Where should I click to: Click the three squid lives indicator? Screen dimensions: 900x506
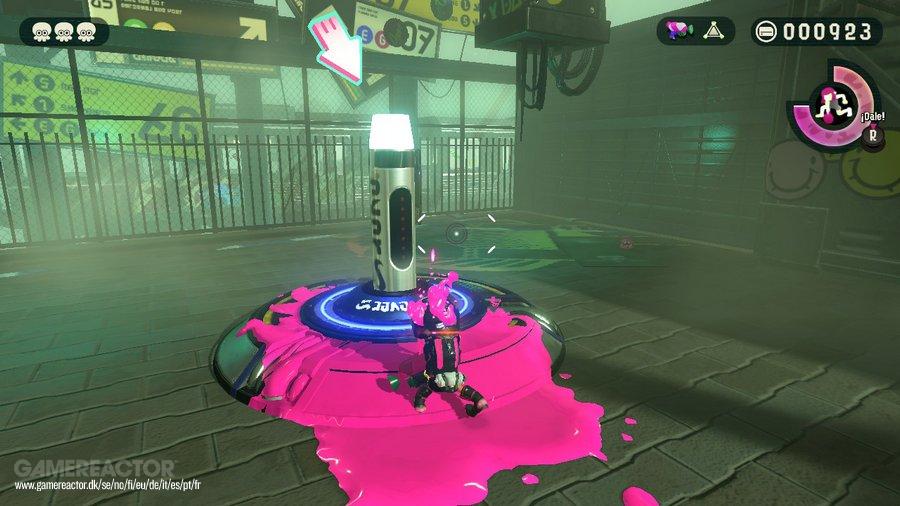tap(62, 32)
